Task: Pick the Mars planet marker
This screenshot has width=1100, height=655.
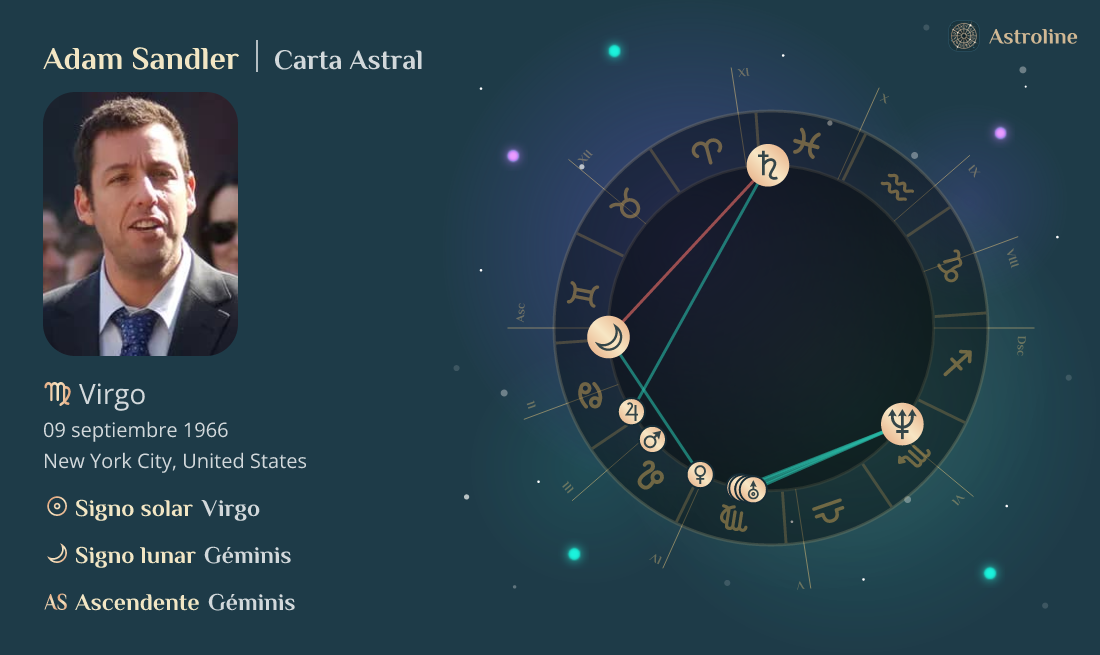Action: pos(652,439)
